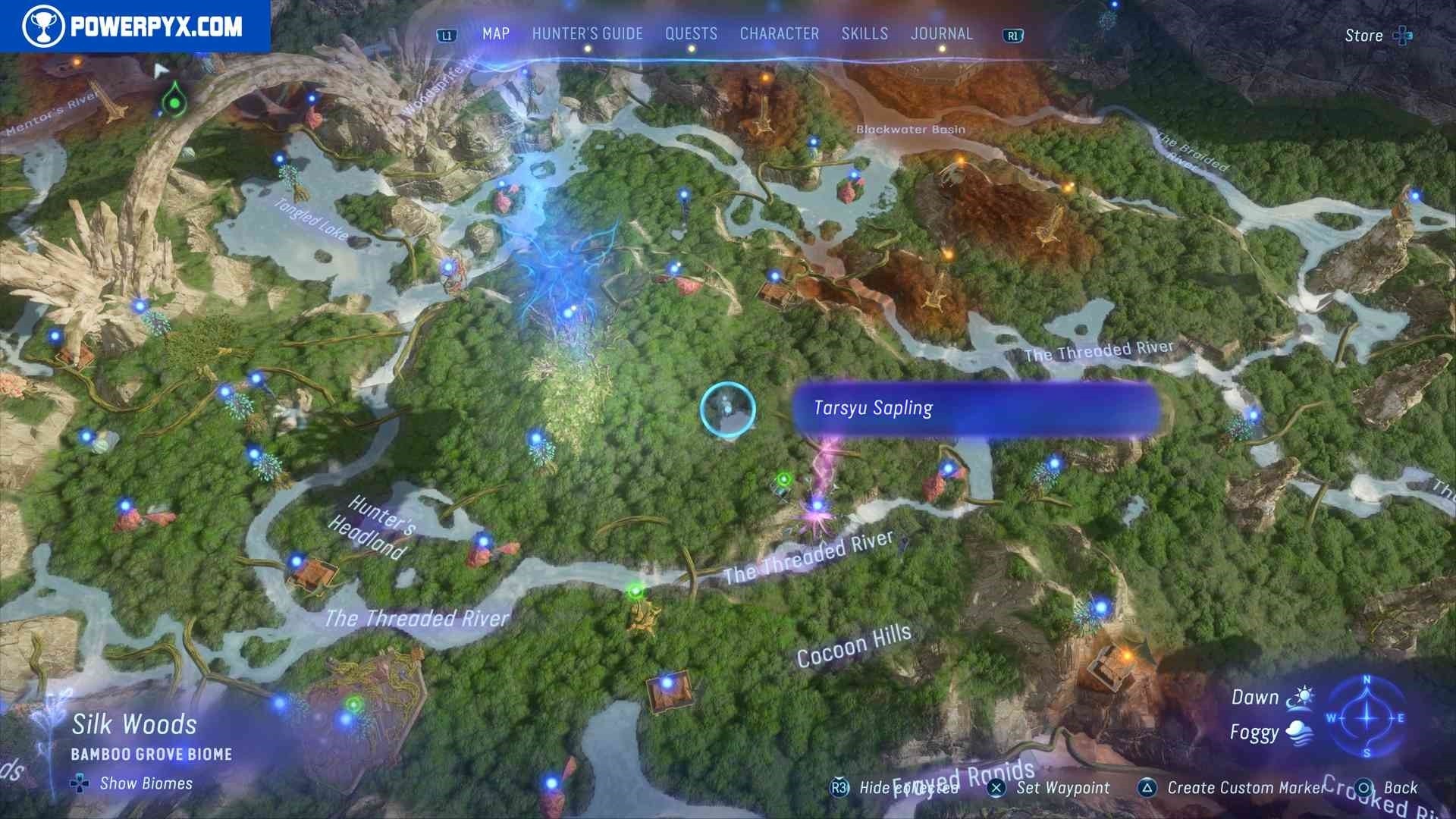Select the Map tab

click(x=496, y=34)
